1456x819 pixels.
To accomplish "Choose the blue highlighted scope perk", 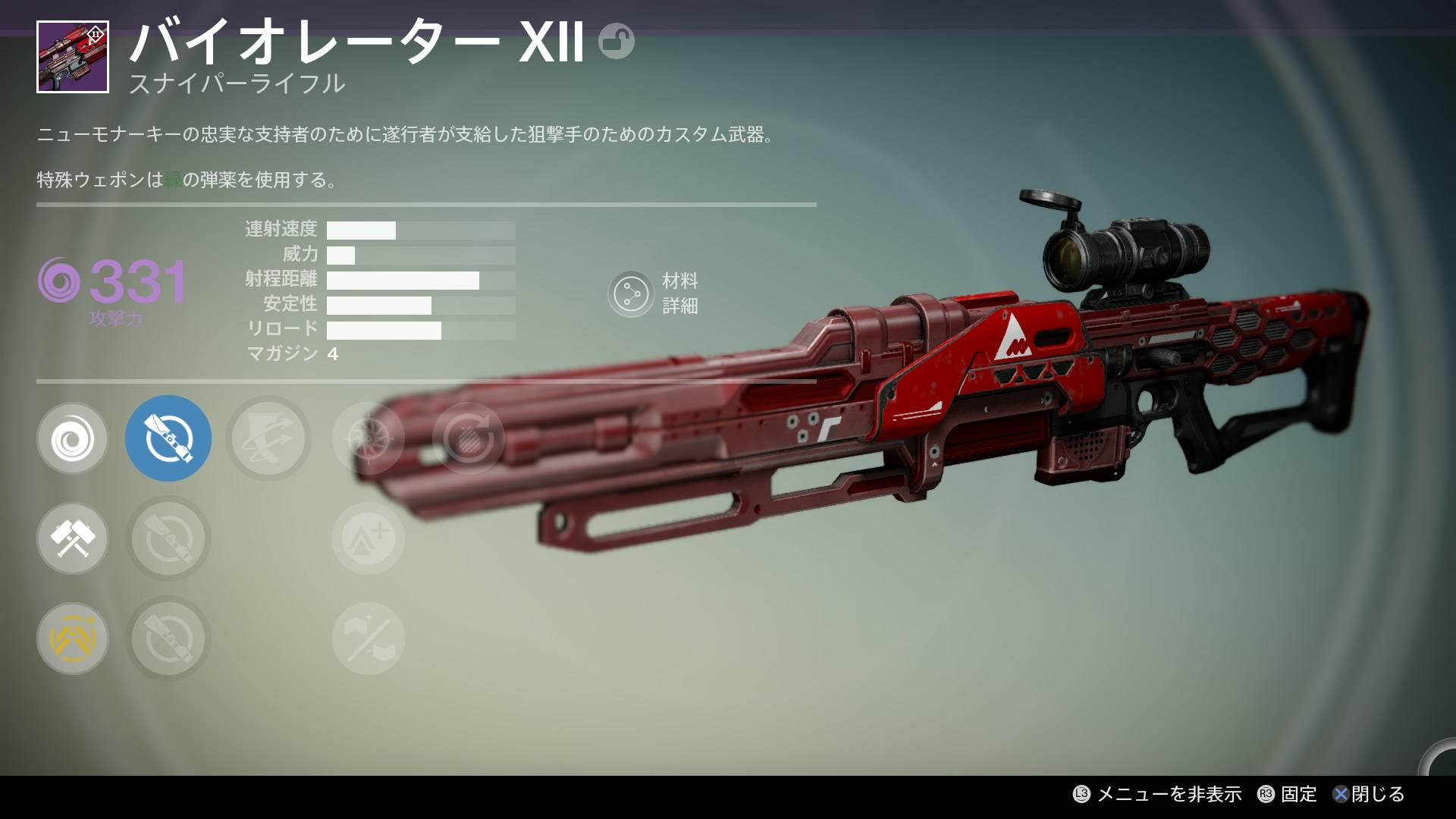I will click(168, 438).
